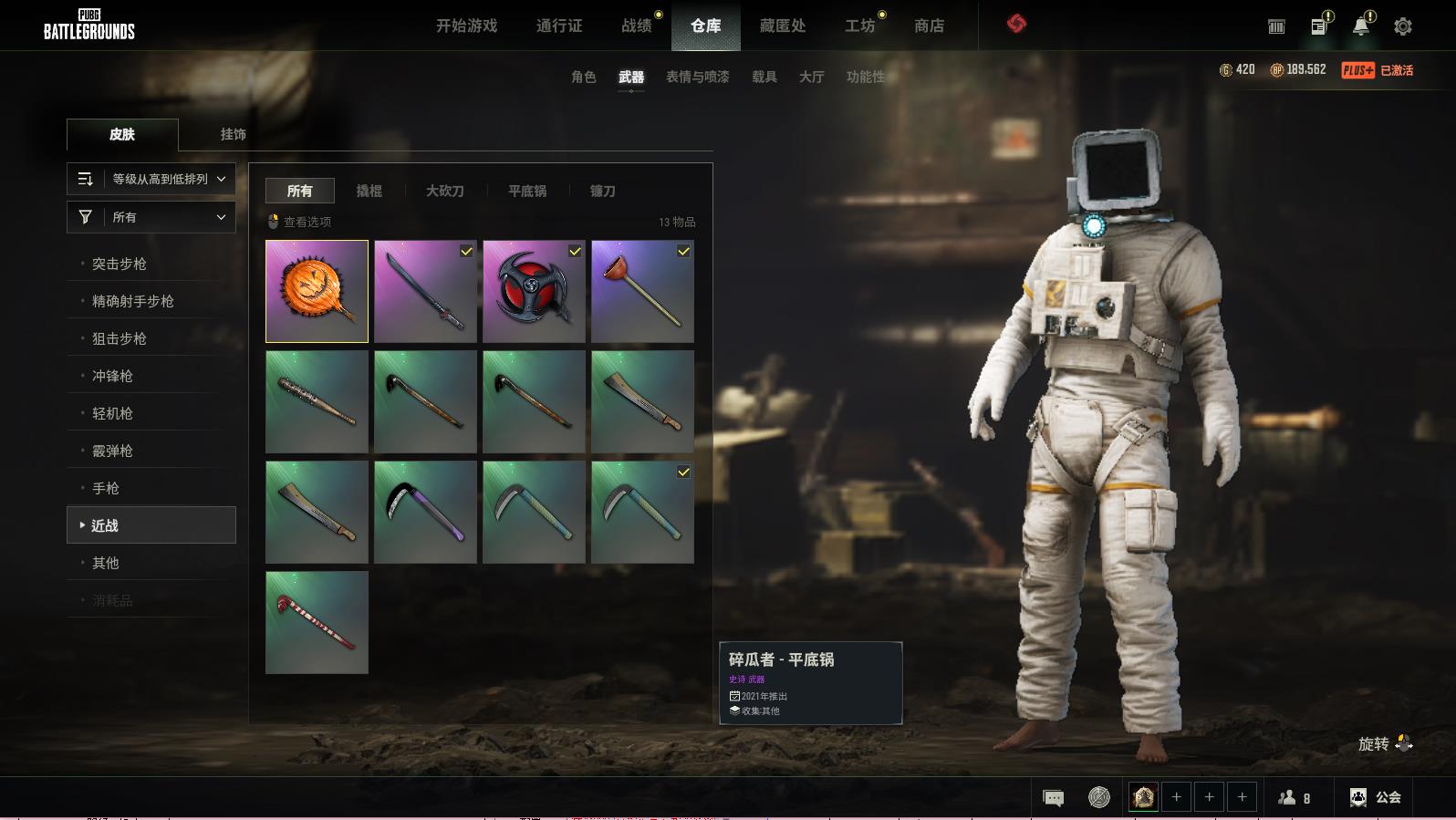This screenshot has height=820, width=1456.
Task: Open the 公会 guild panel
Action: [x=1376, y=797]
